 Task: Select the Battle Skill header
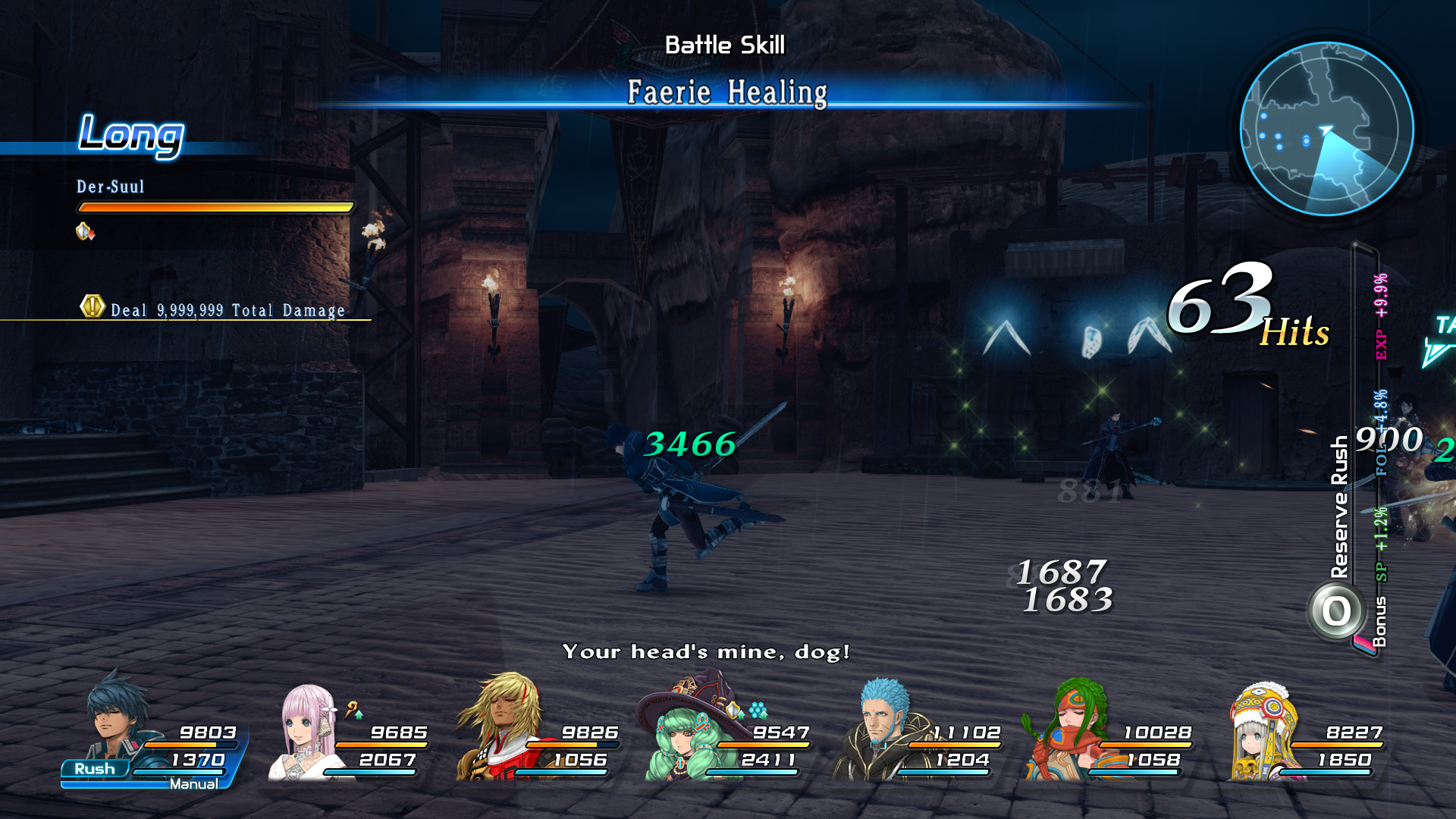[x=725, y=44]
